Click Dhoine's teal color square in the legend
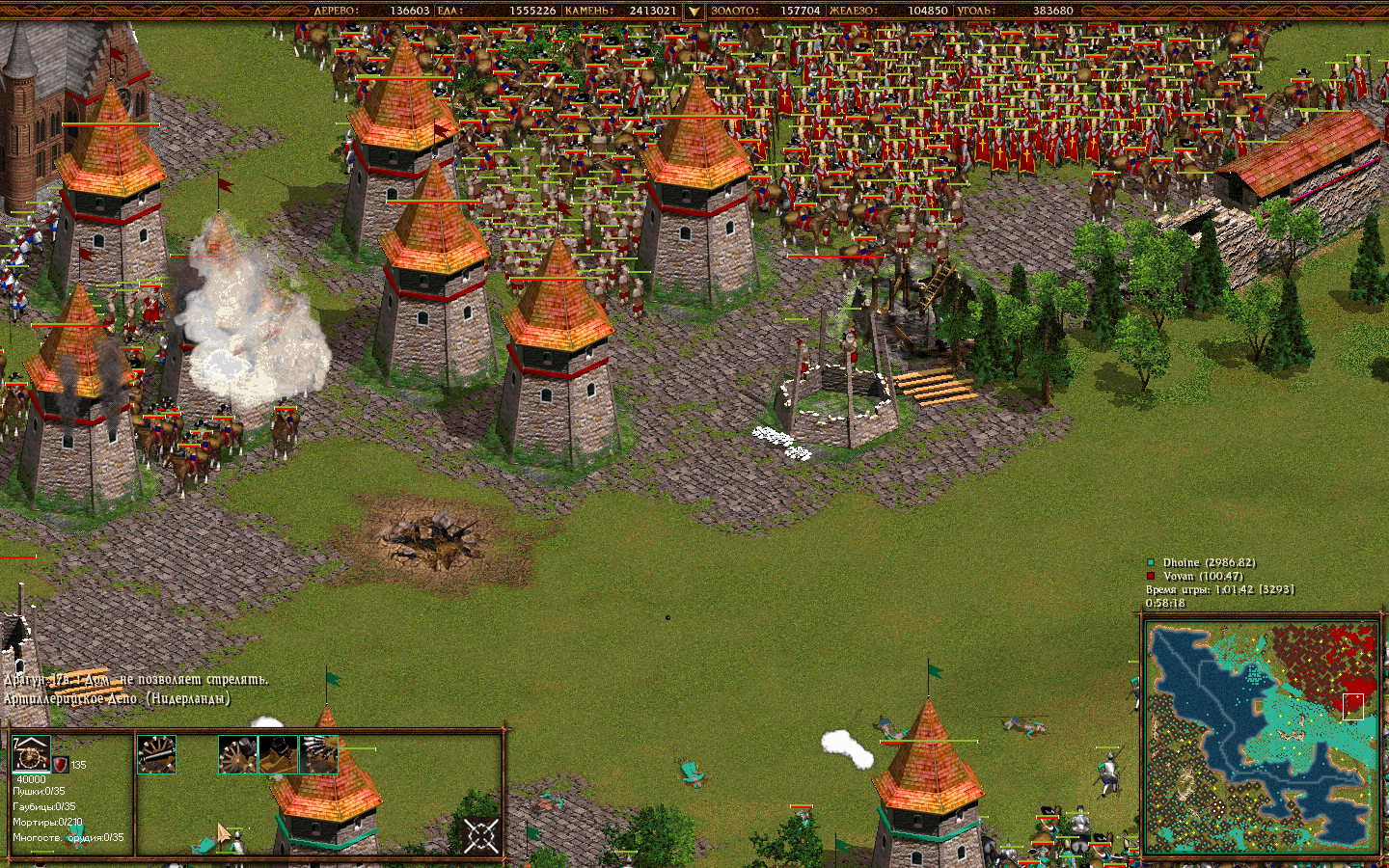 pos(1151,562)
